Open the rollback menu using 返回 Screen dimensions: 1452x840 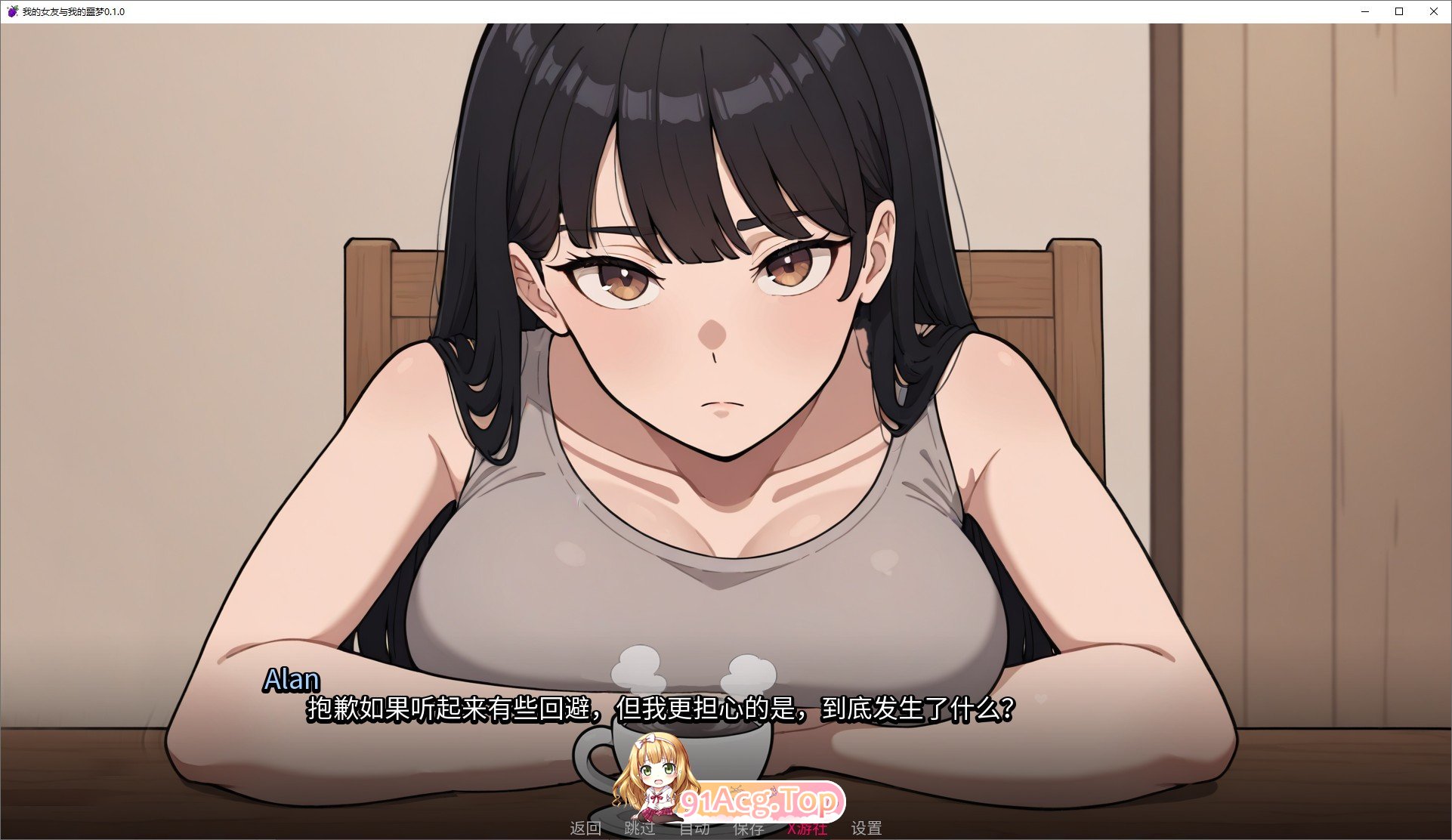[585, 828]
